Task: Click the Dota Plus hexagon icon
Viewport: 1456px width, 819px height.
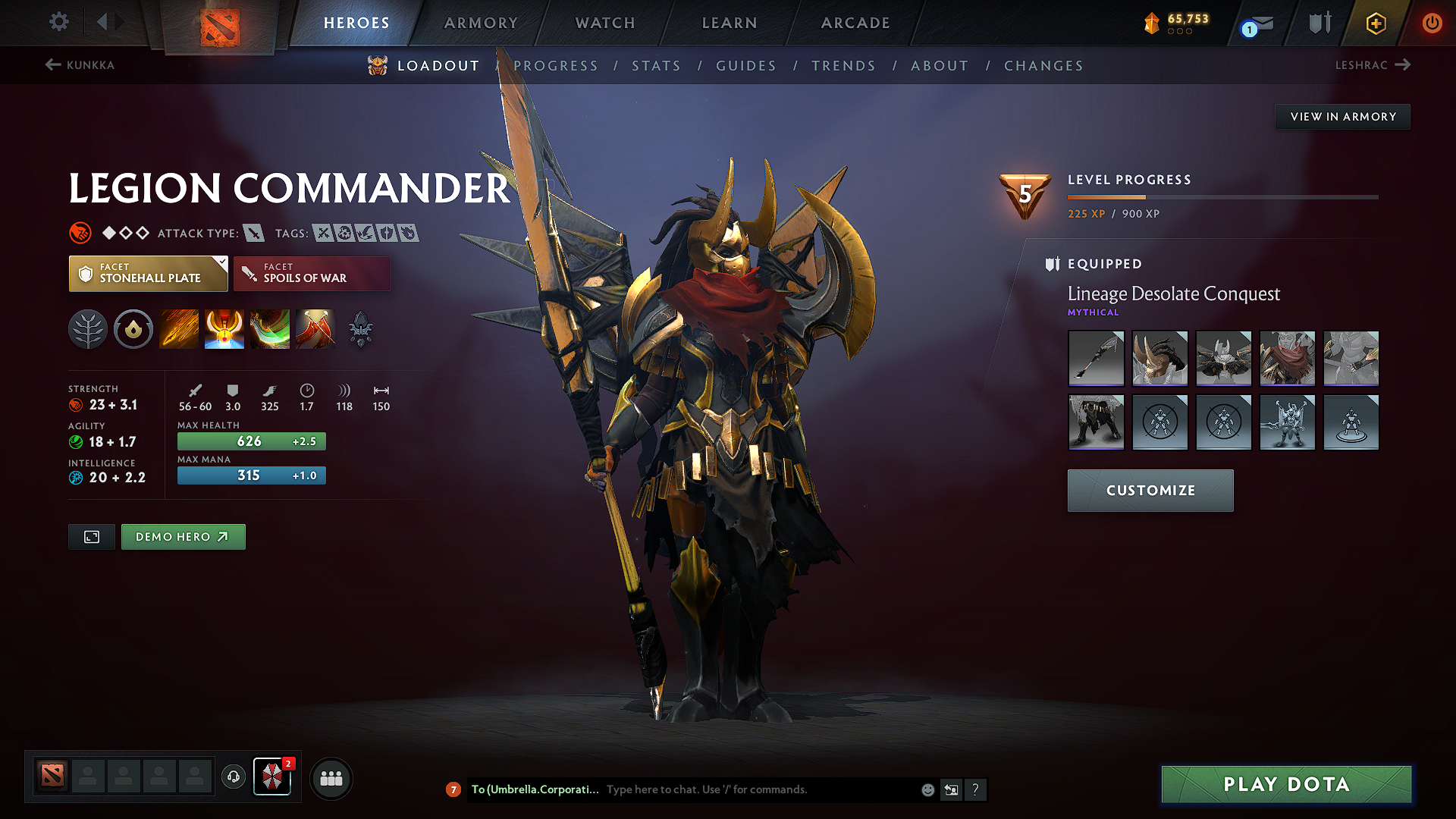Action: click(x=1375, y=23)
